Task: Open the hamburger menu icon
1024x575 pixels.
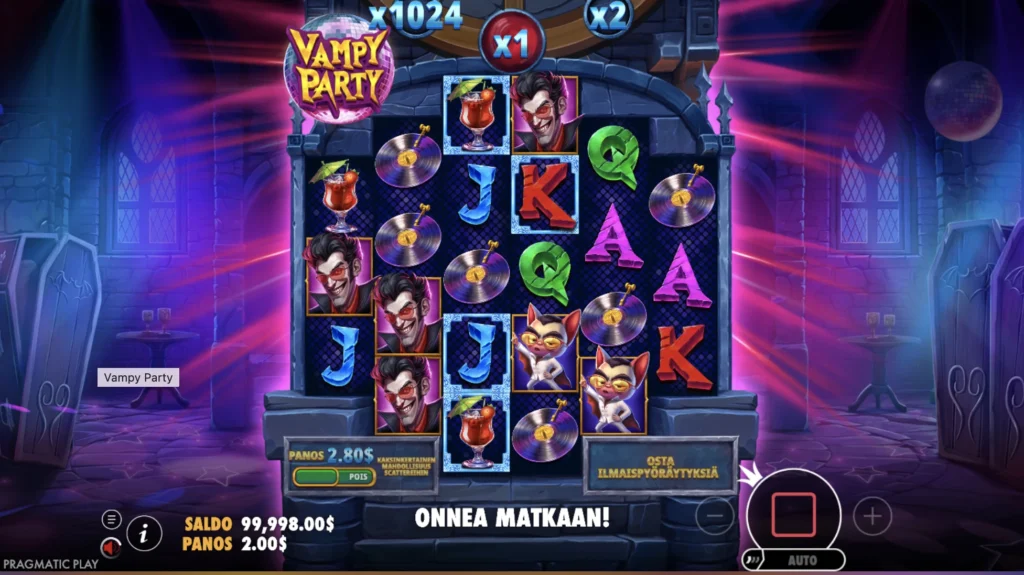Action: [x=112, y=519]
